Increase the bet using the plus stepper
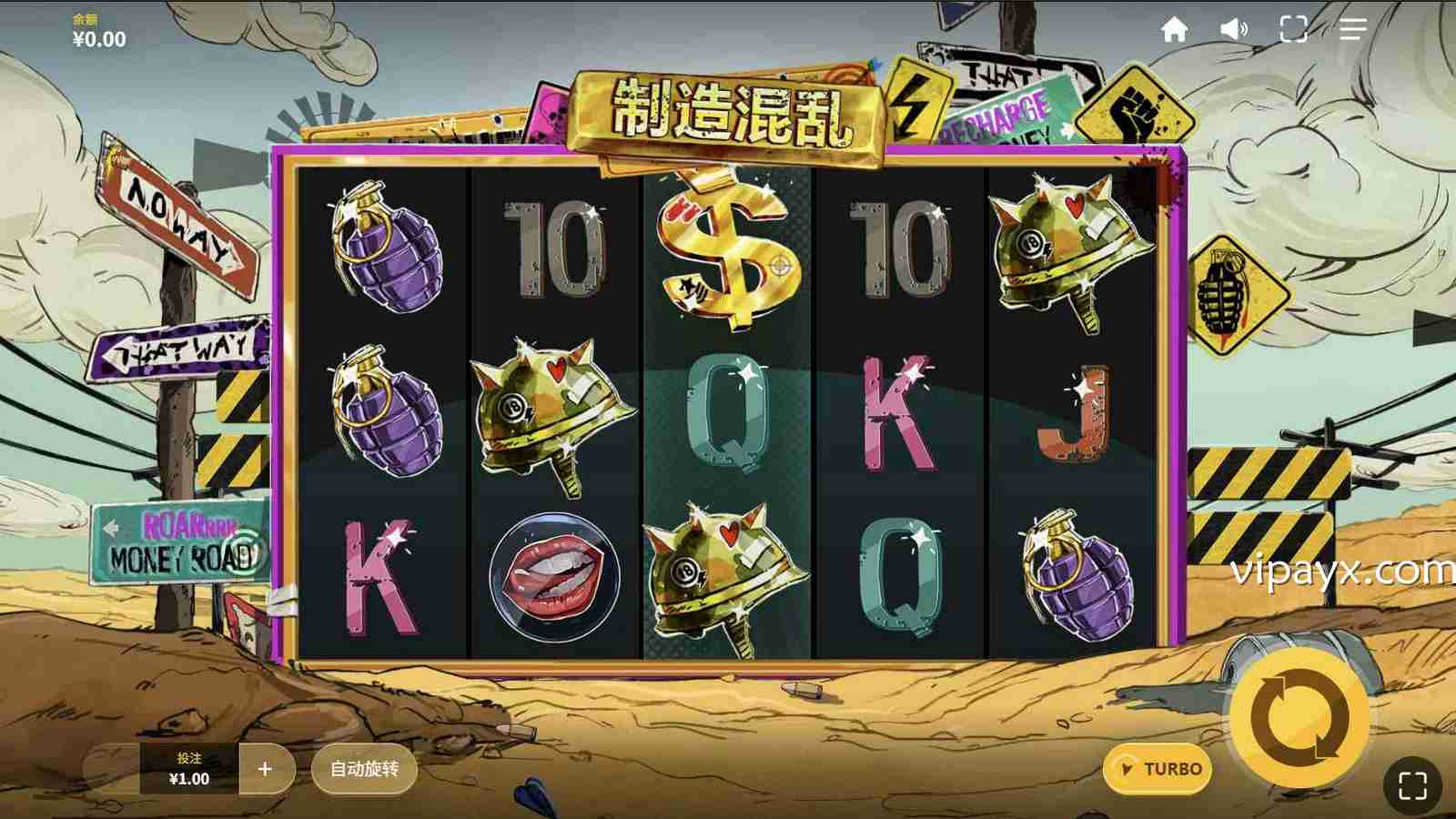Screen dimensions: 1456x819 265,768
